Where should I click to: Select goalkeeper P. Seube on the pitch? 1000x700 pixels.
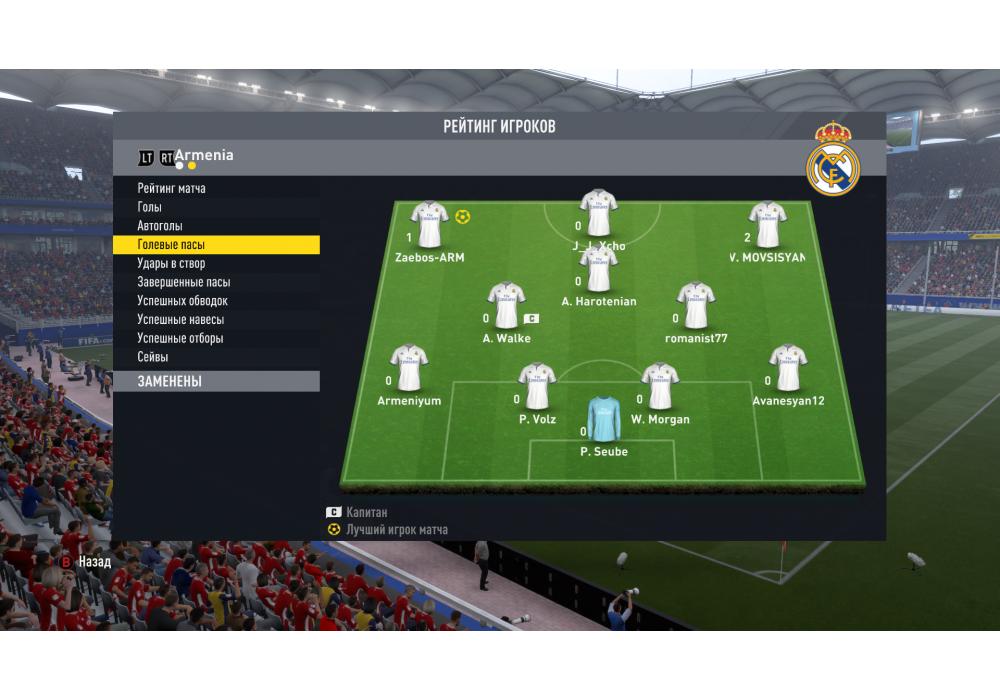coord(604,419)
